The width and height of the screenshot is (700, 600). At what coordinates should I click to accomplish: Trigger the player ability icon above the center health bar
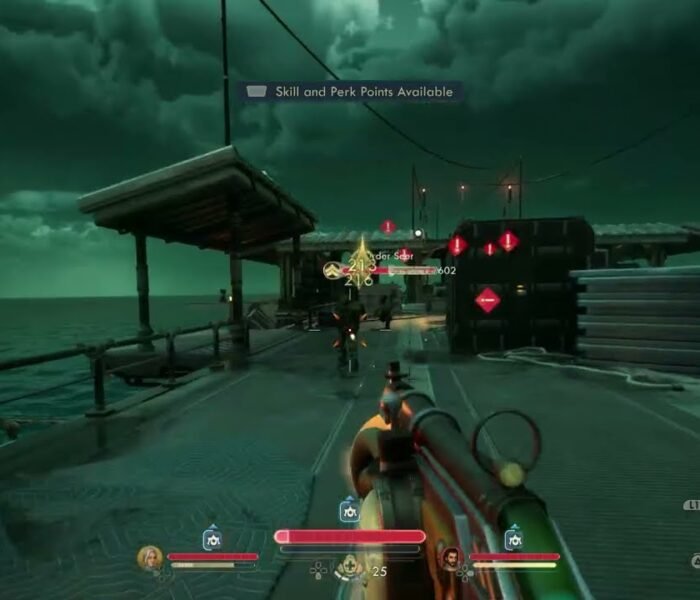point(349,511)
